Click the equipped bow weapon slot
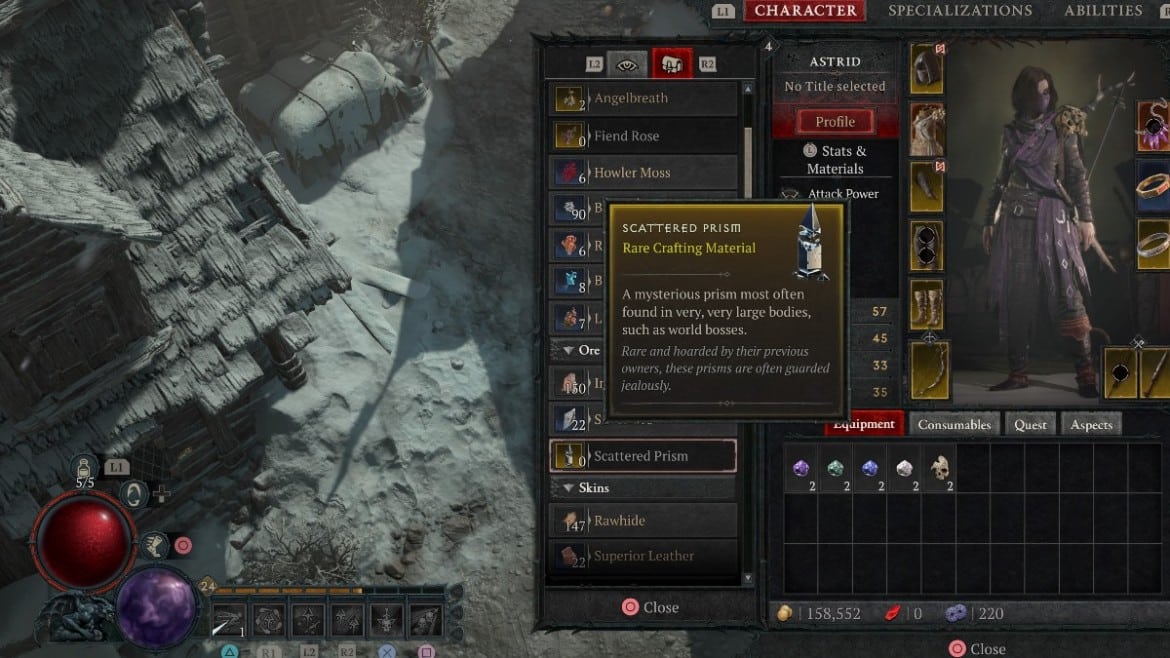 [927, 371]
